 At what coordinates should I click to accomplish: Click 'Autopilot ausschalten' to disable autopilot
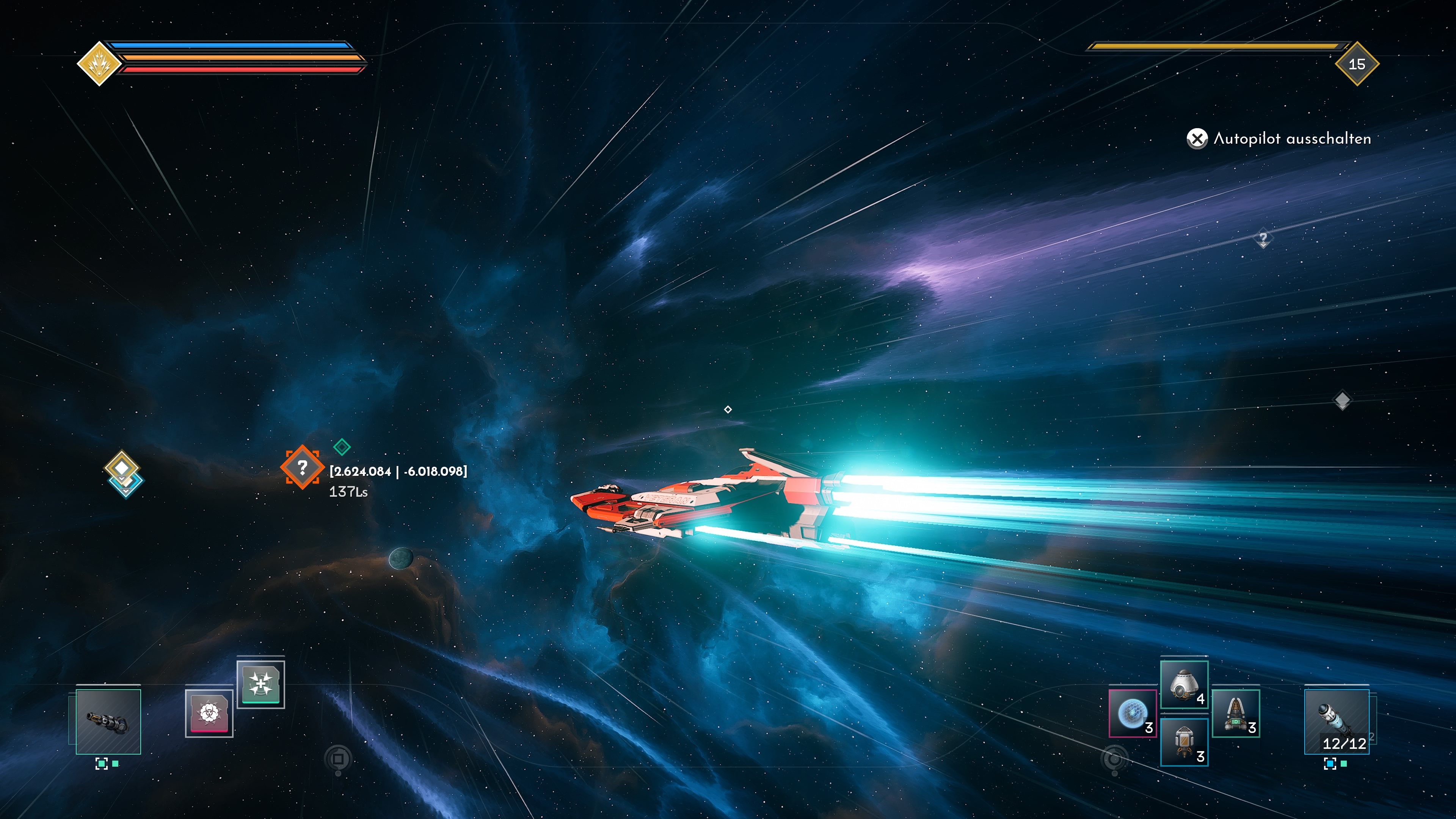click(1290, 138)
